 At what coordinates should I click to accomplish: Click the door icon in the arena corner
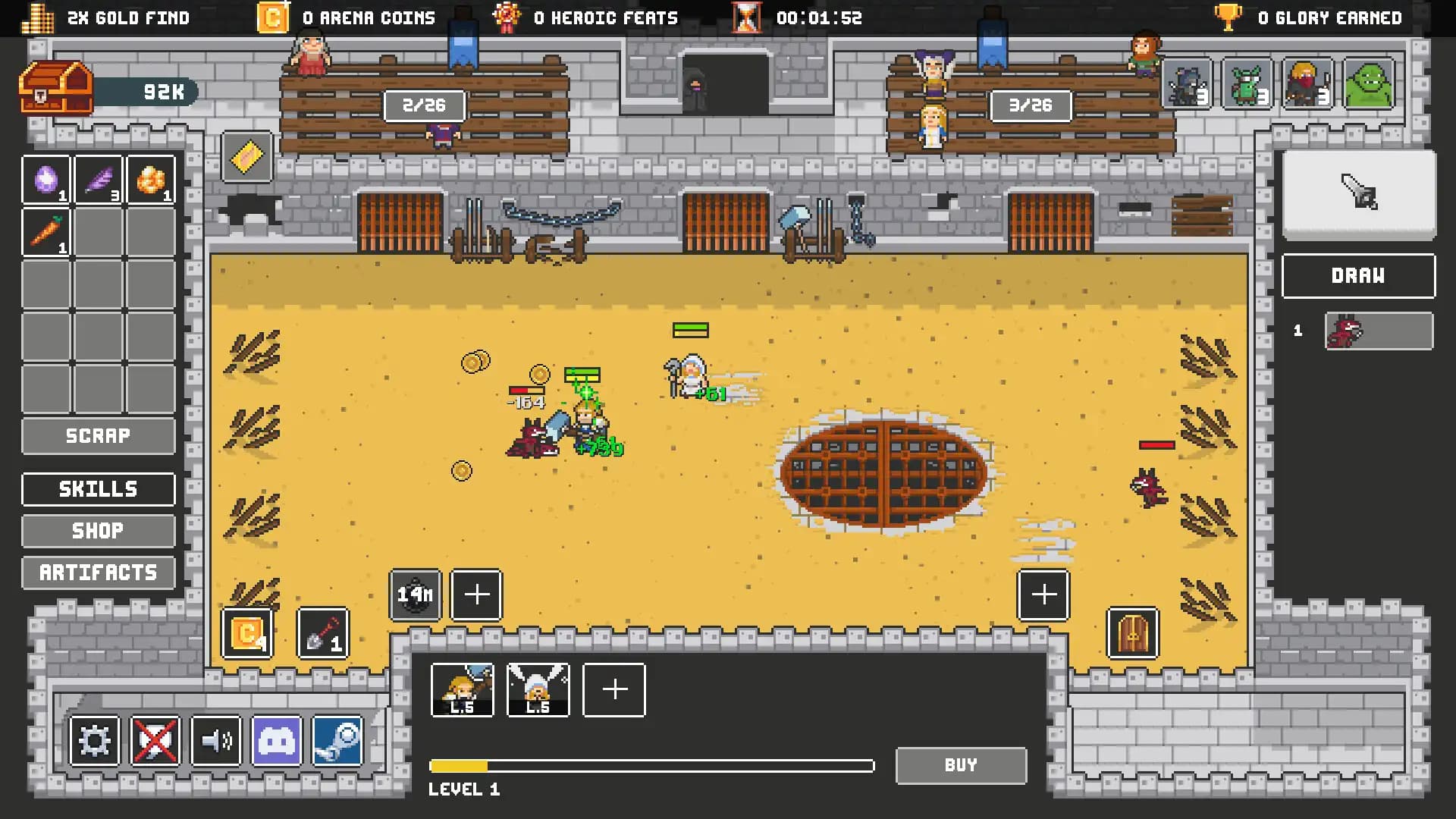click(1133, 634)
